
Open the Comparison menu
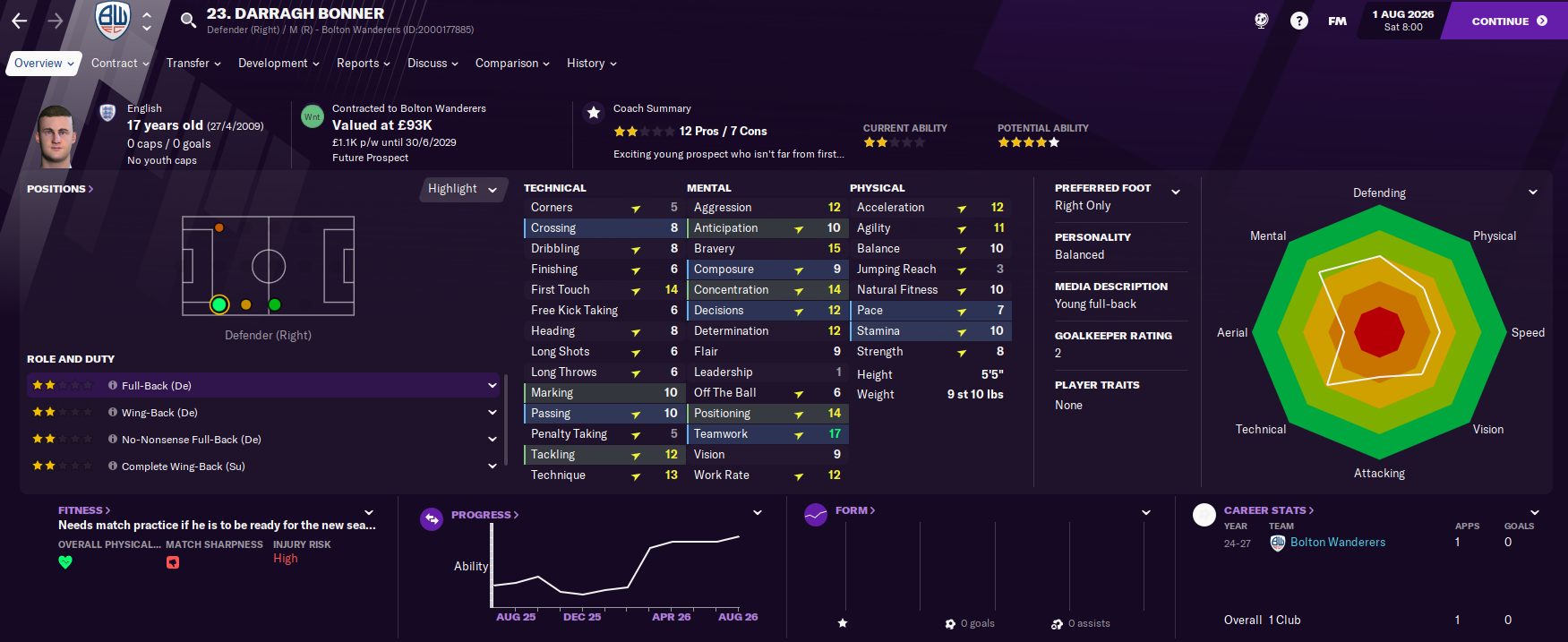pos(512,64)
